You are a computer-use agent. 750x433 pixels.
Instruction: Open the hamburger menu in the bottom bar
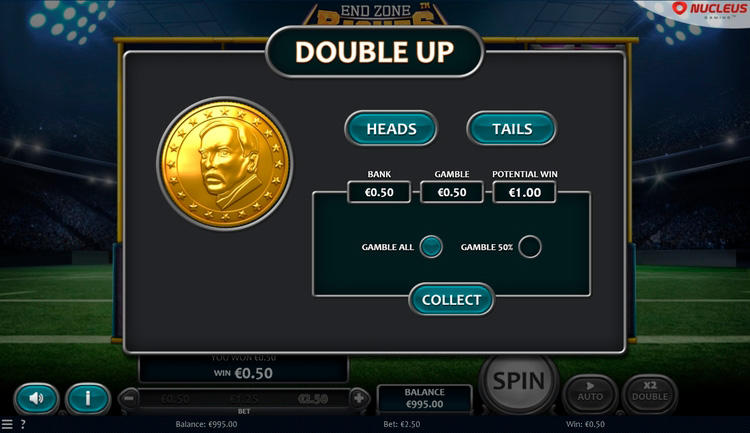tap(8, 425)
